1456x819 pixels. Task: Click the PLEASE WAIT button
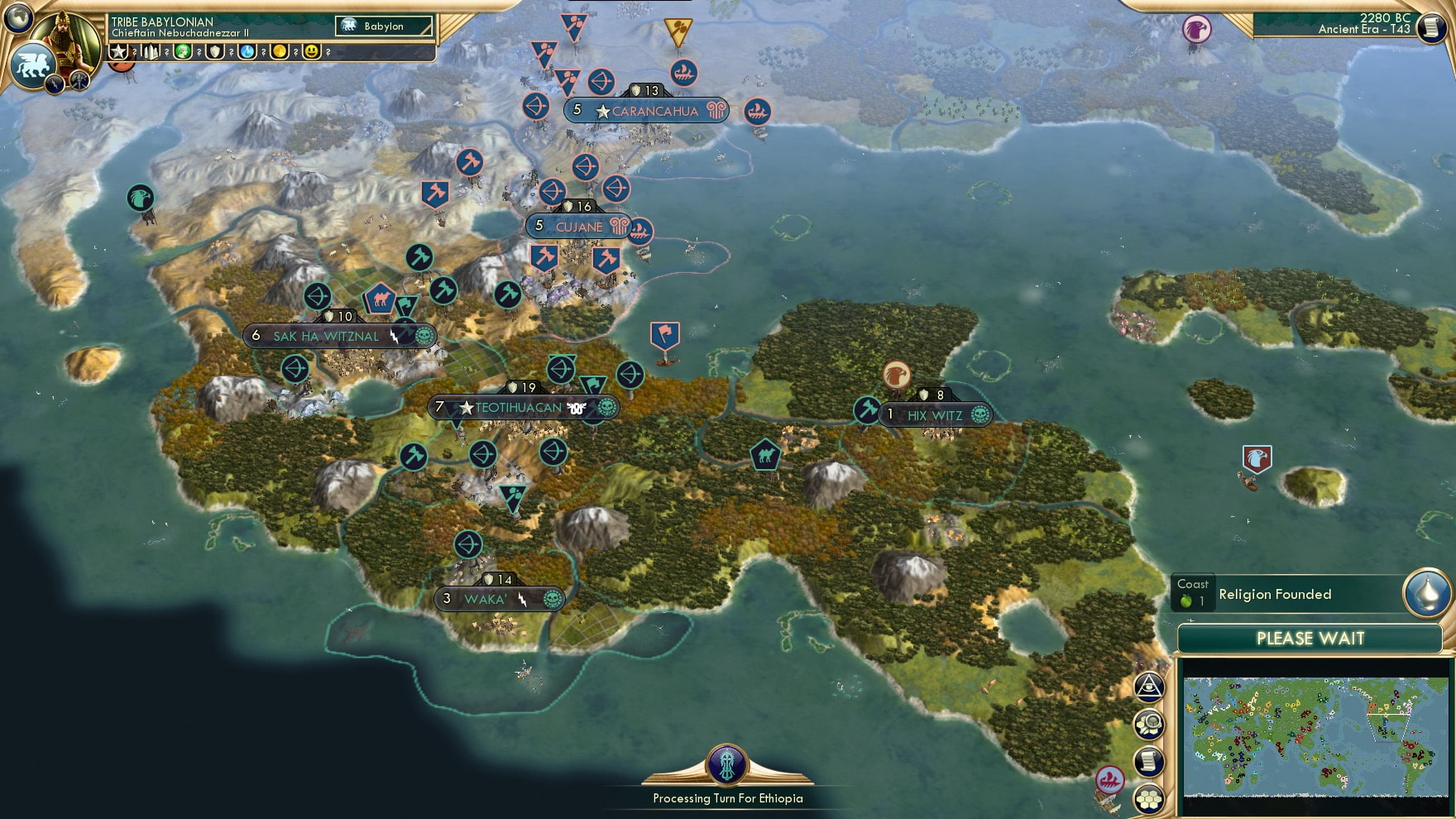tap(1311, 639)
